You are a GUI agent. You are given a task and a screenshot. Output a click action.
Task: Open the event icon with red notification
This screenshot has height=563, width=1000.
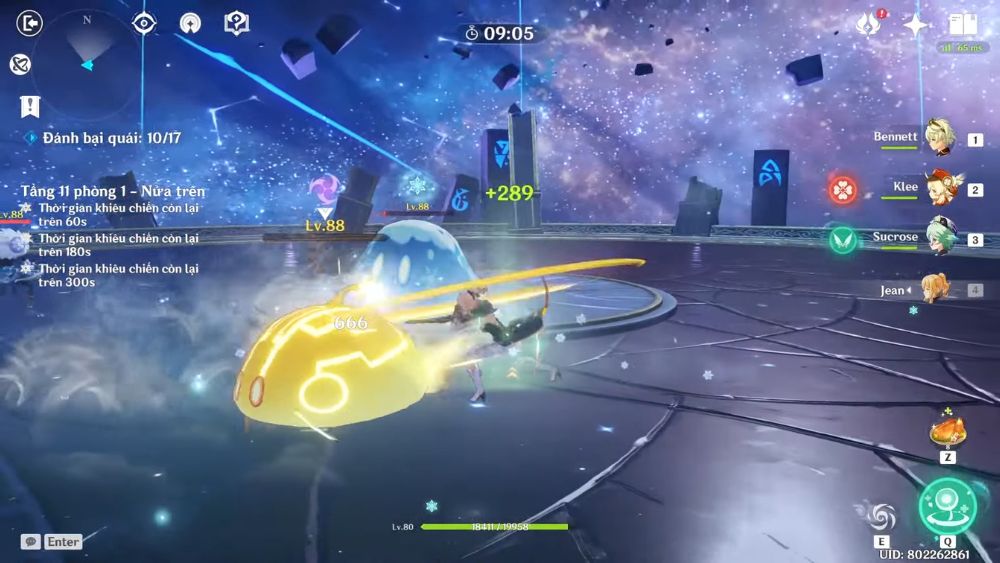point(868,25)
